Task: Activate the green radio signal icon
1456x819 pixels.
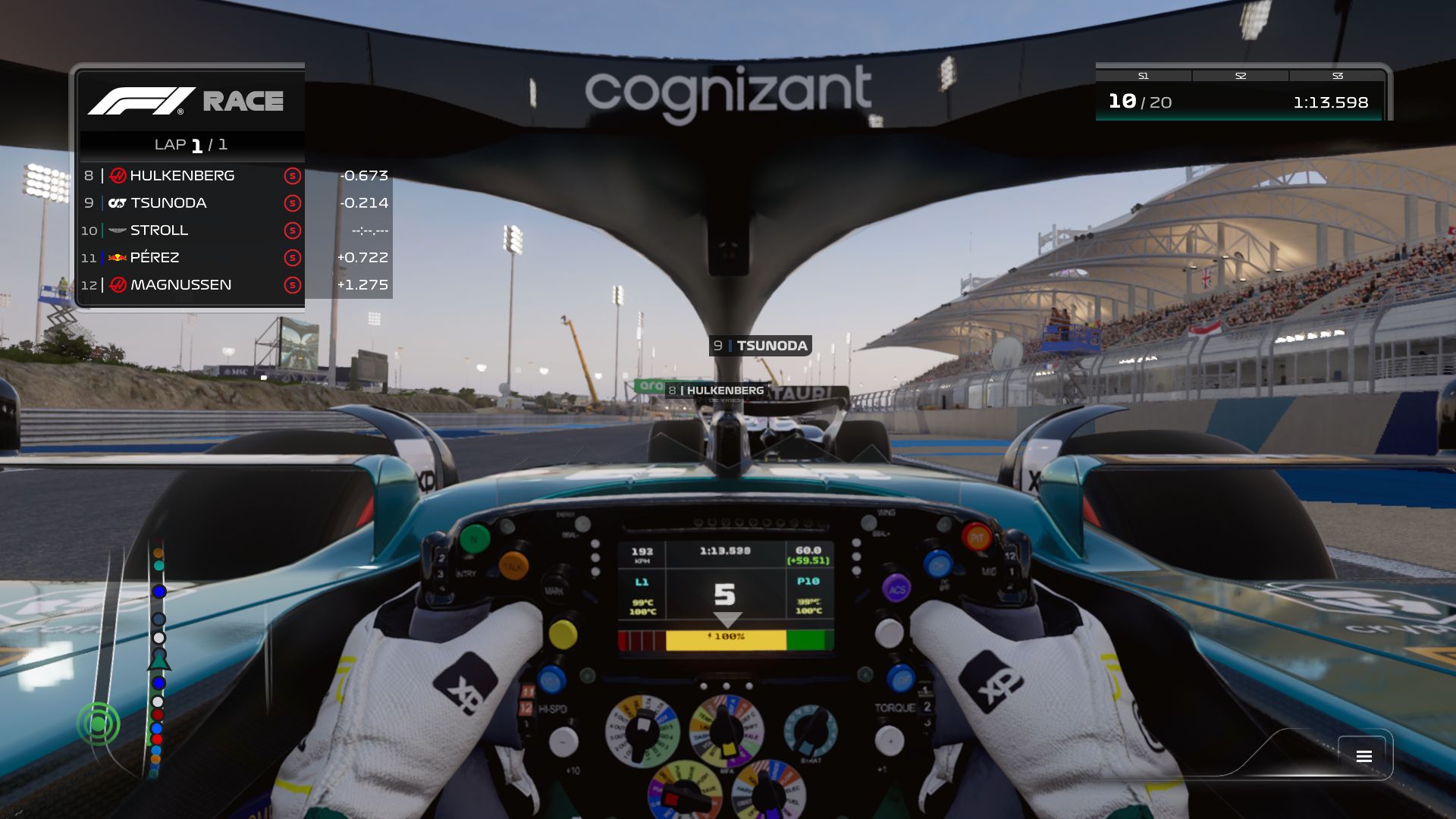Action: pyautogui.click(x=99, y=724)
